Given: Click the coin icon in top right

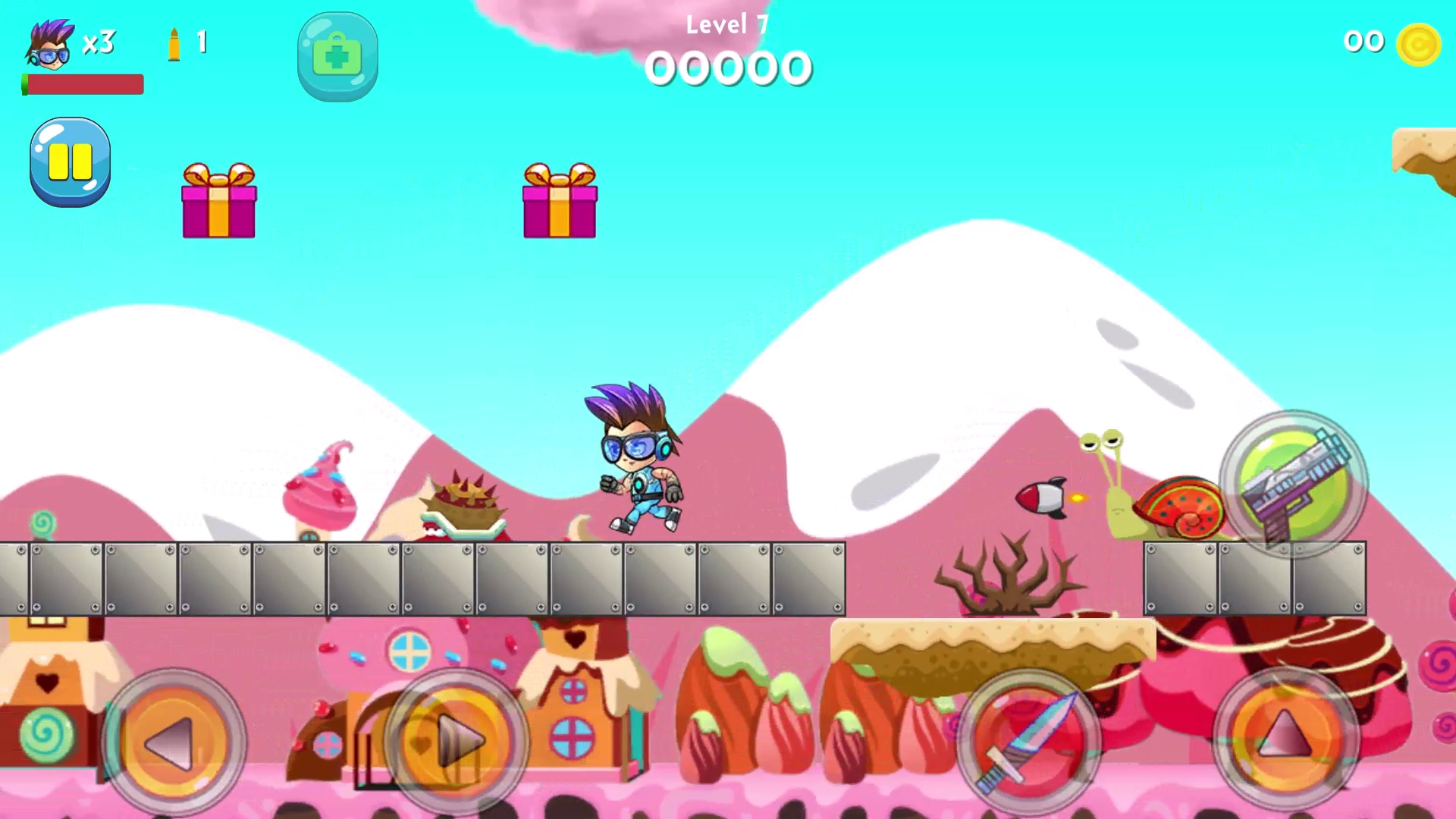Looking at the screenshot, I should [x=1420, y=43].
